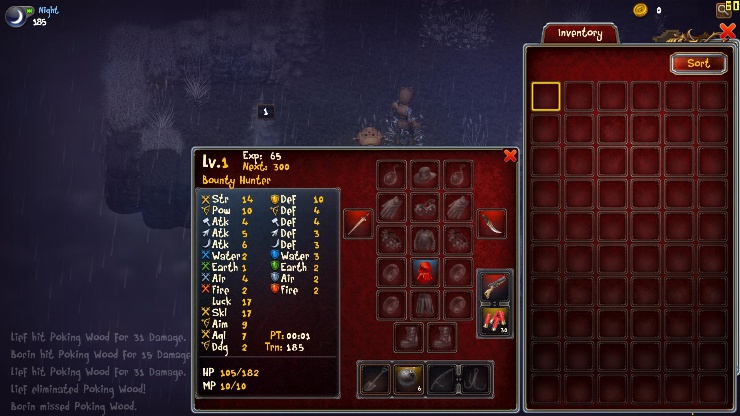Close the character stats window
This screenshot has width=740, height=416.
tap(510, 155)
